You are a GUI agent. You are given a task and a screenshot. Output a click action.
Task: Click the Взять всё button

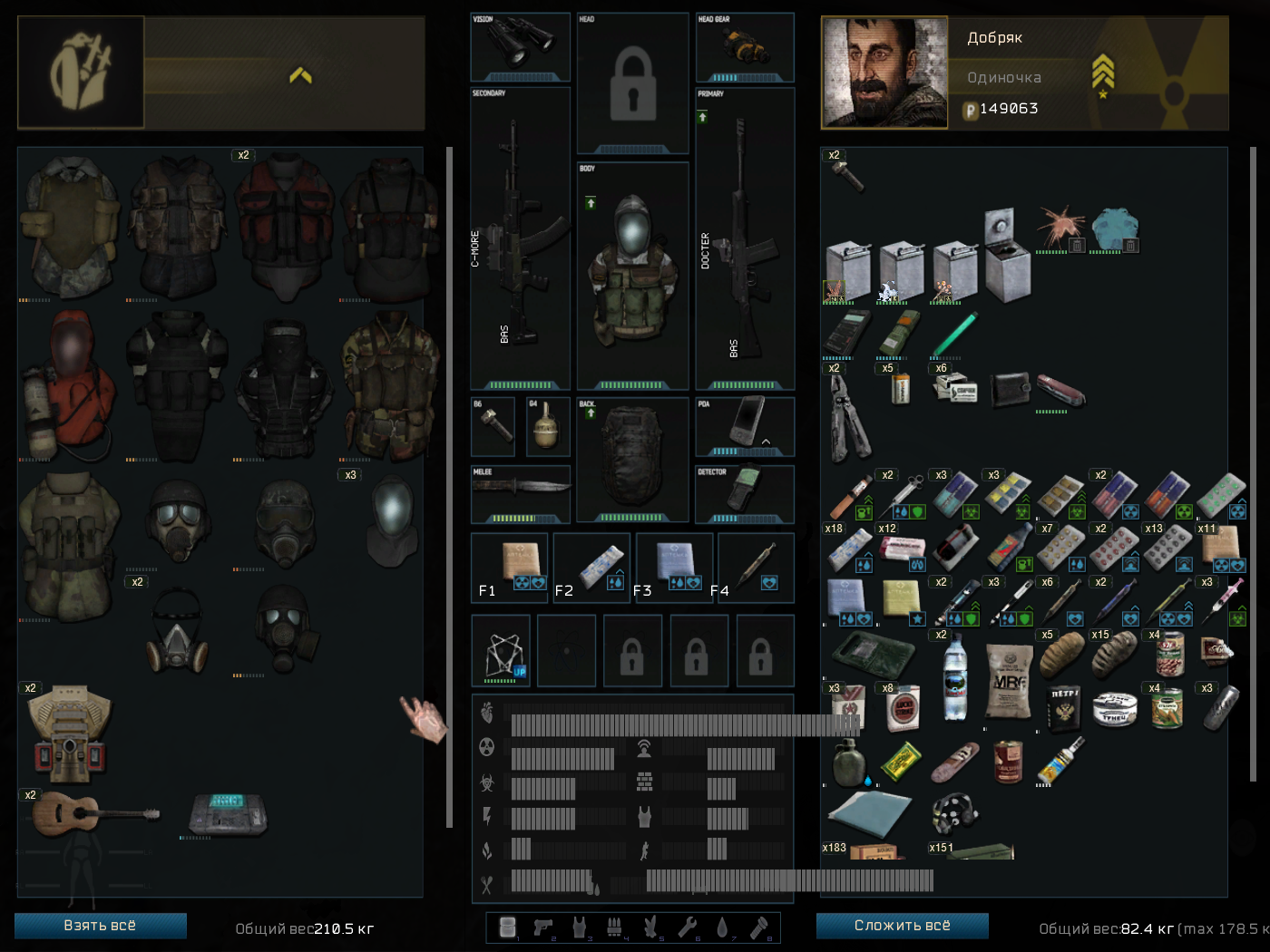coord(100,926)
